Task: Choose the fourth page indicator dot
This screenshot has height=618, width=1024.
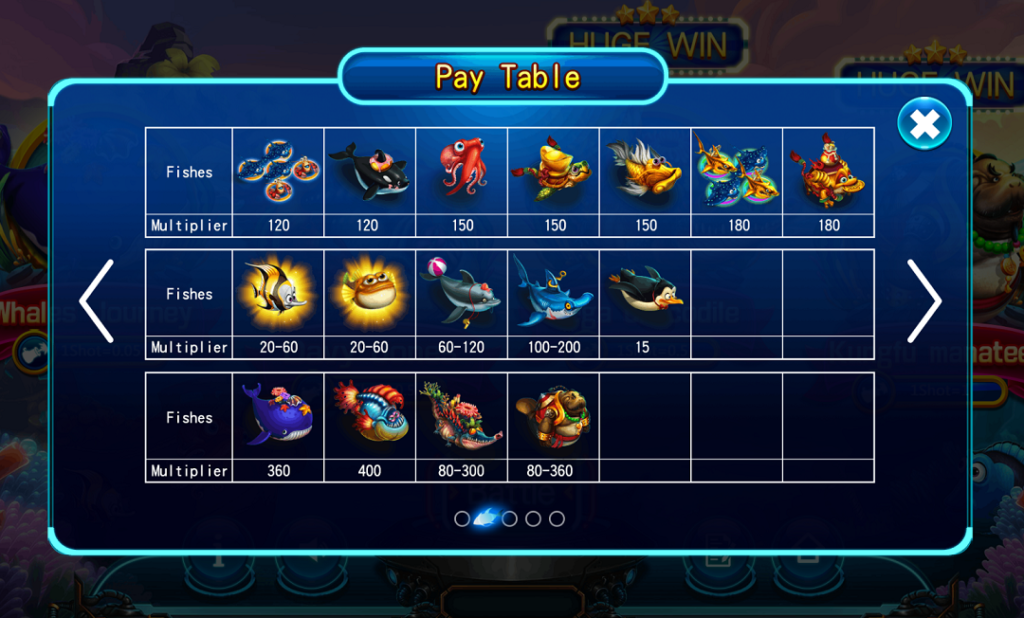Action: point(533,519)
